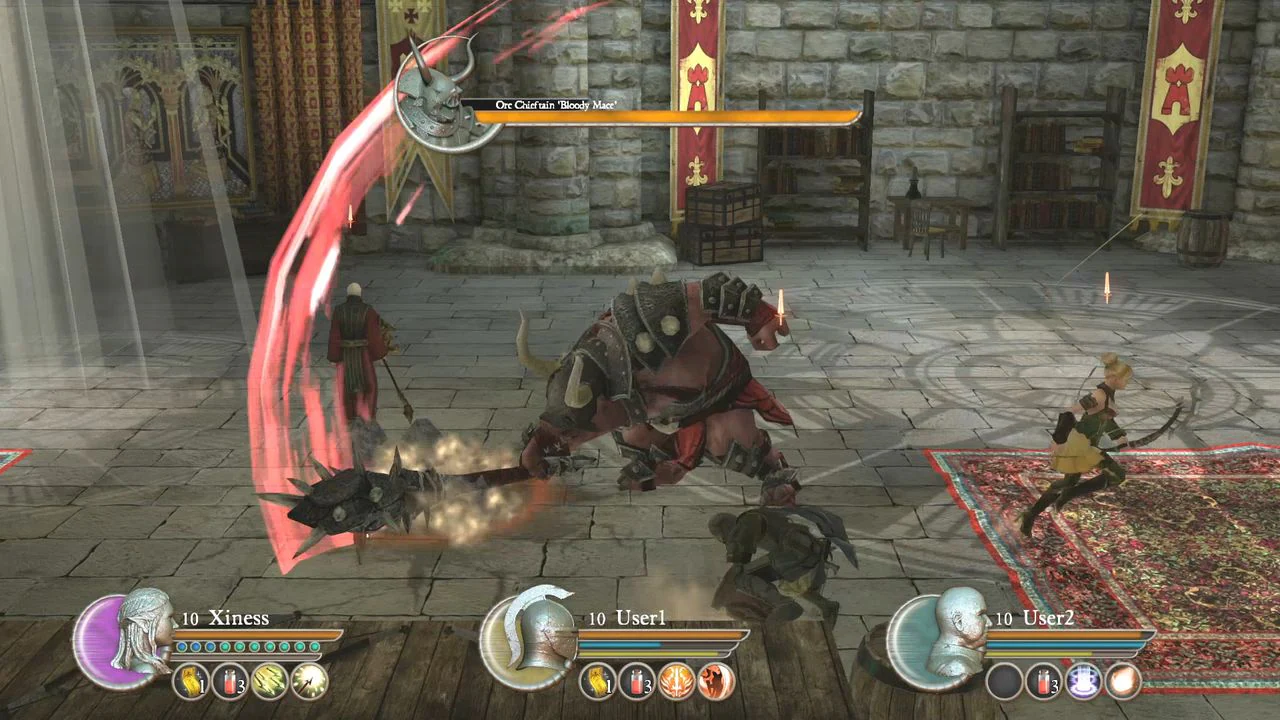
Task: Click the level 10 badge beside Xiness
Action: [x=189, y=618]
